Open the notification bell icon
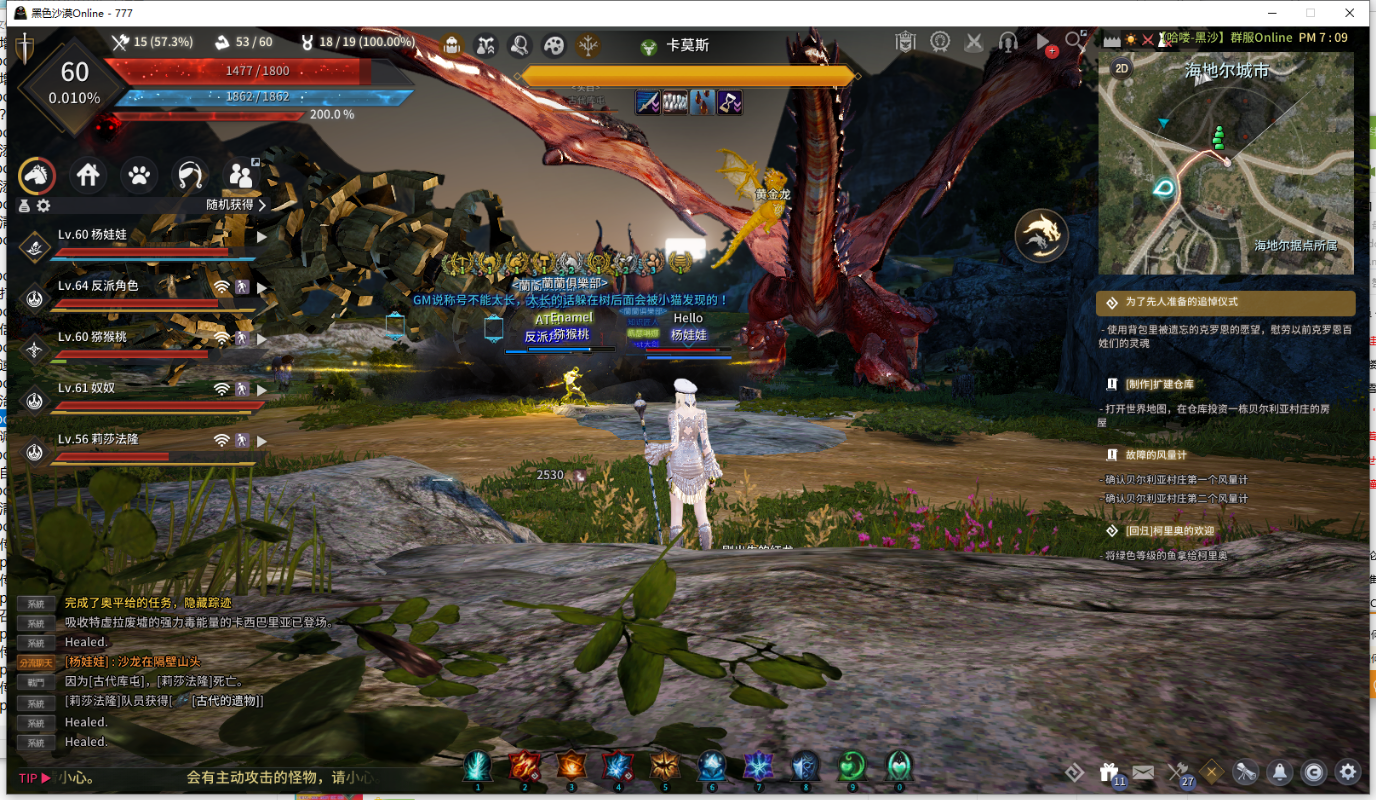Screen dimensions: 1376x800 (1279, 772)
